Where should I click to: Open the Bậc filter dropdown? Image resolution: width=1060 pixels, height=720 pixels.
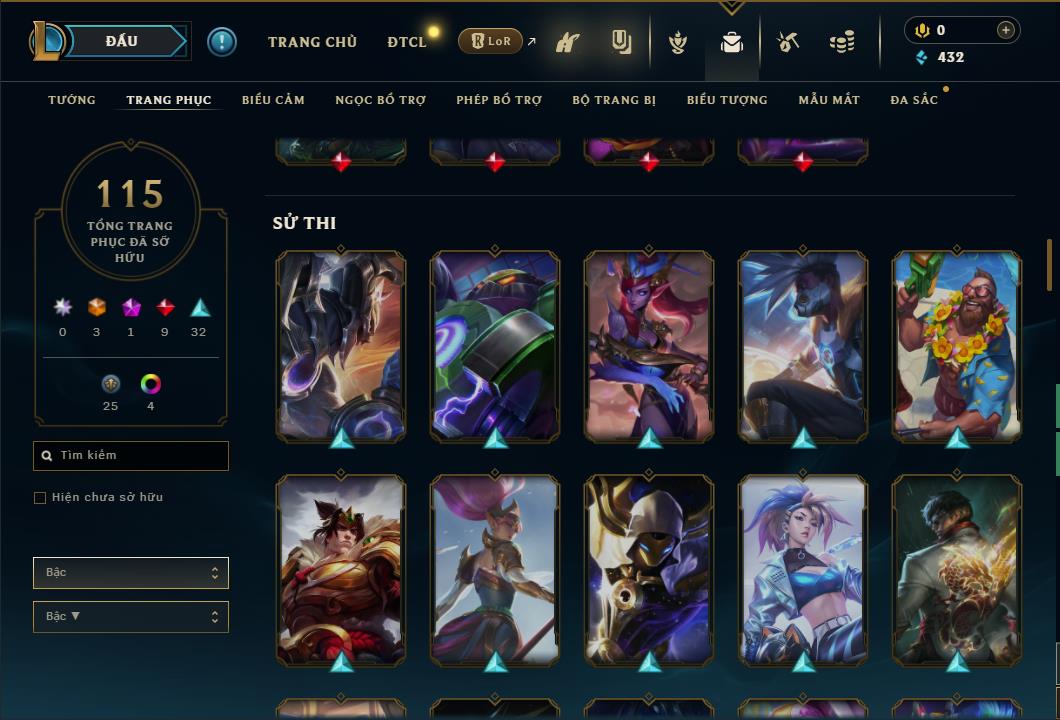pos(131,573)
